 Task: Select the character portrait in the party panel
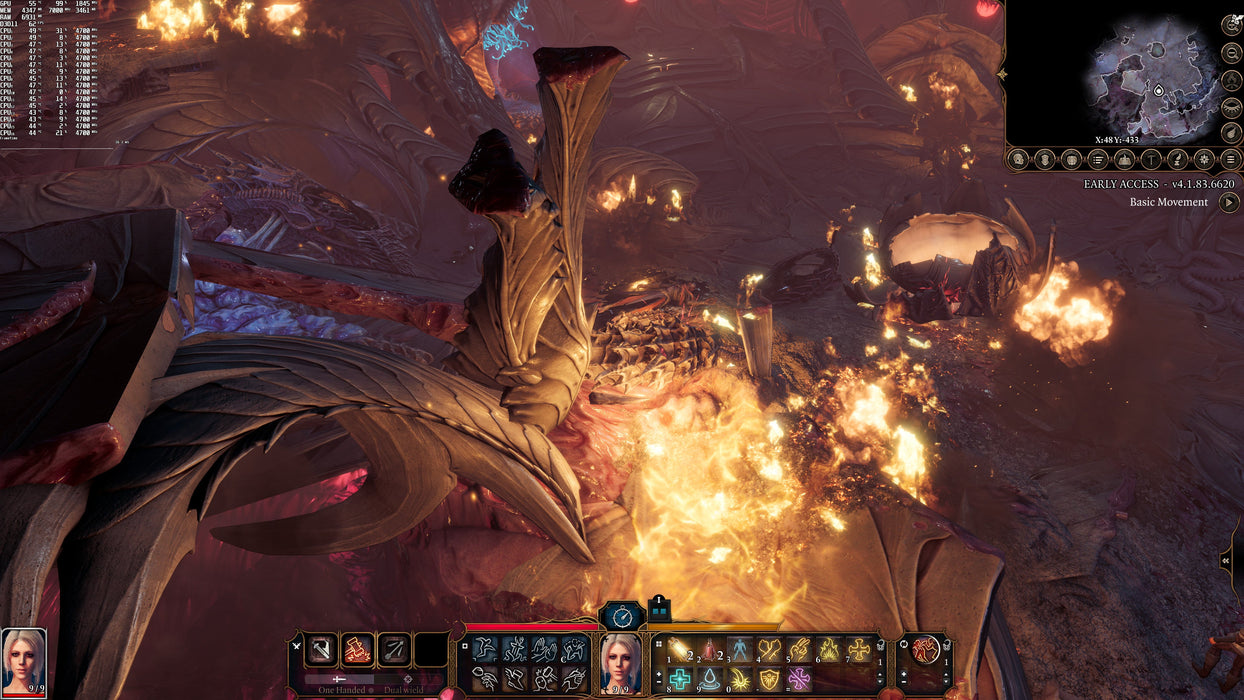click(23, 658)
